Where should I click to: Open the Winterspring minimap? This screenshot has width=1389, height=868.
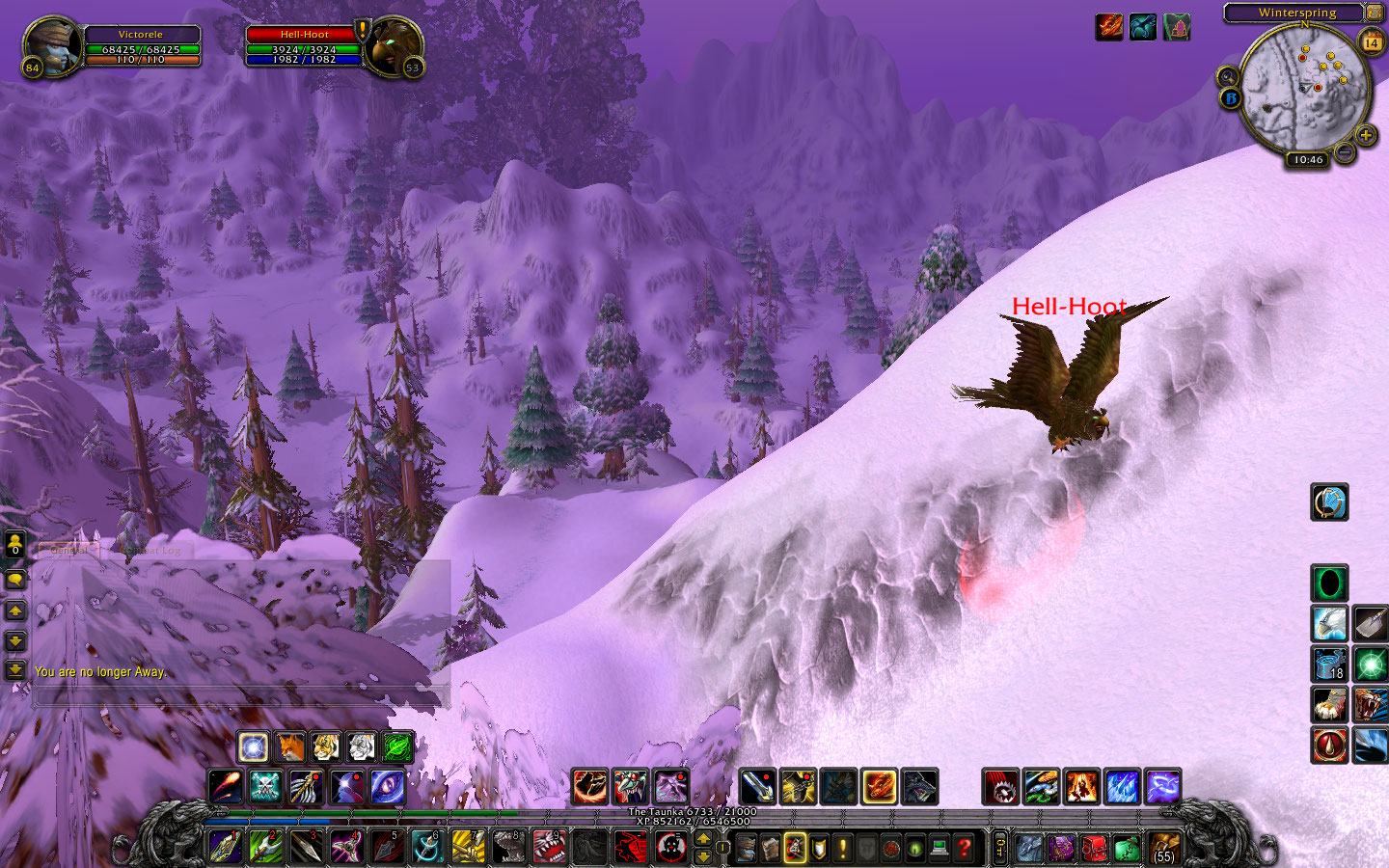[1304, 89]
